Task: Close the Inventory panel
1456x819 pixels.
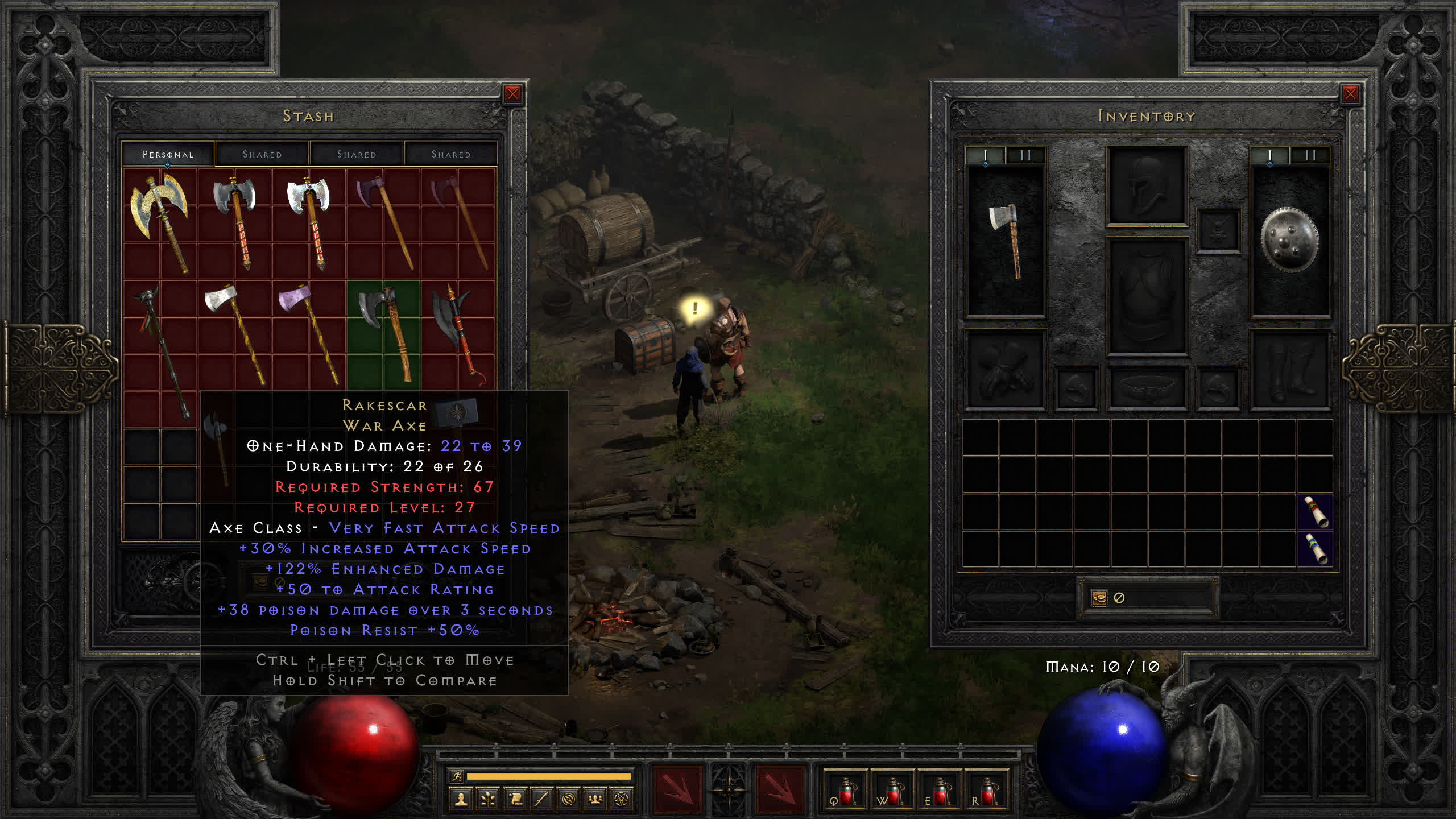Action: coord(1350,94)
